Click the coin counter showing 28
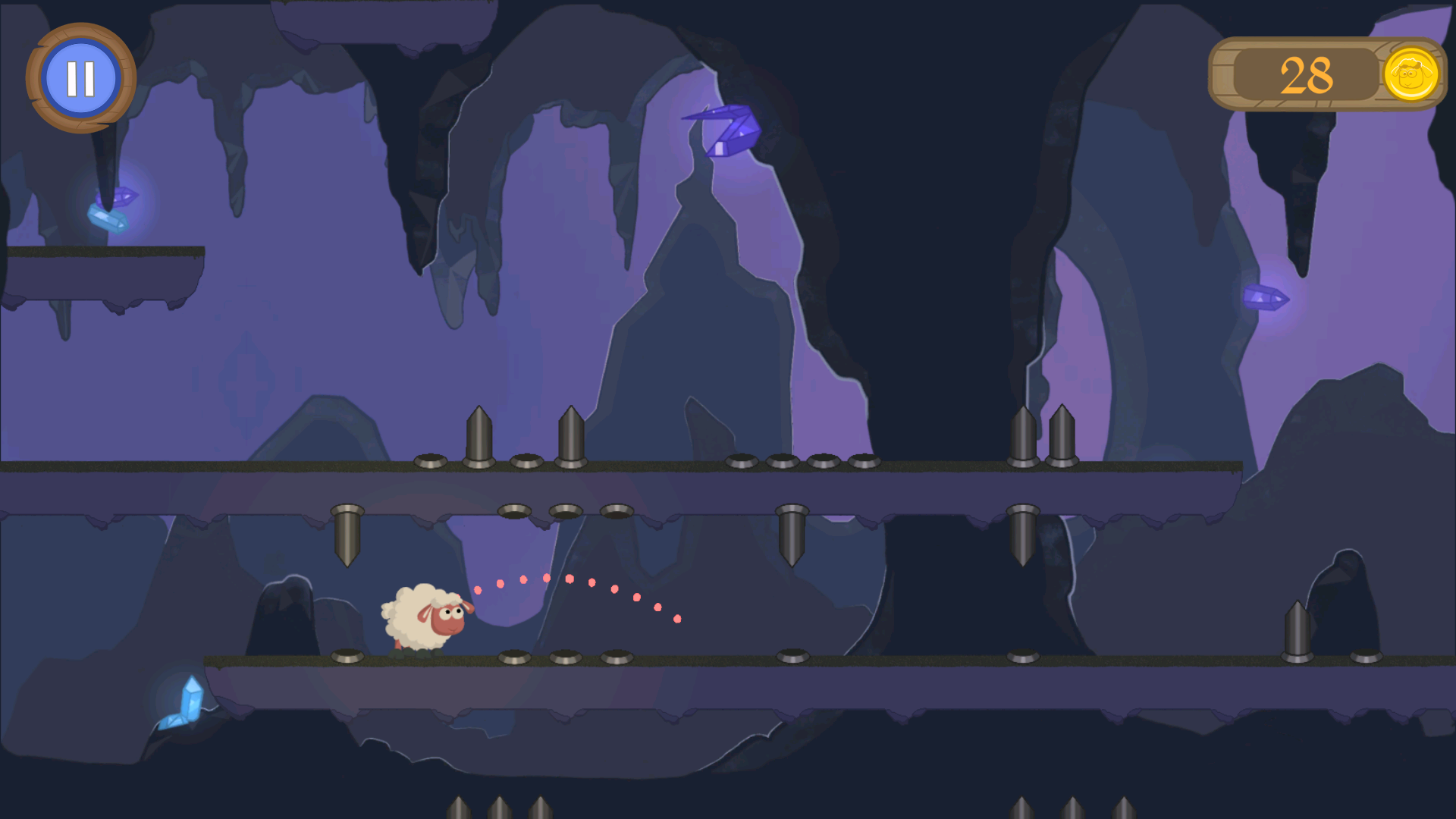 (1306, 74)
